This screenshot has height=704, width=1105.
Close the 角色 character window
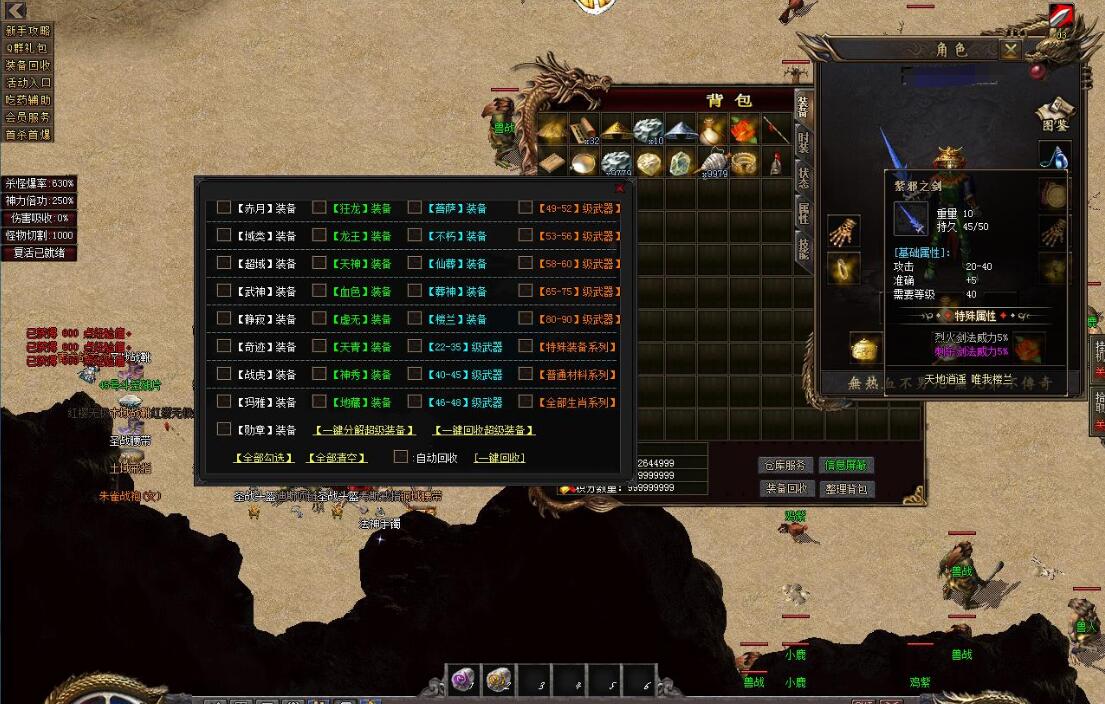click(1011, 49)
